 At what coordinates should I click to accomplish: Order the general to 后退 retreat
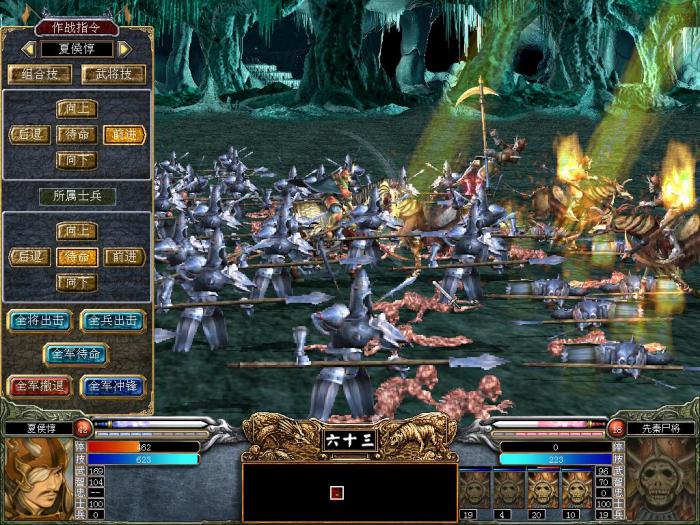[29, 134]
